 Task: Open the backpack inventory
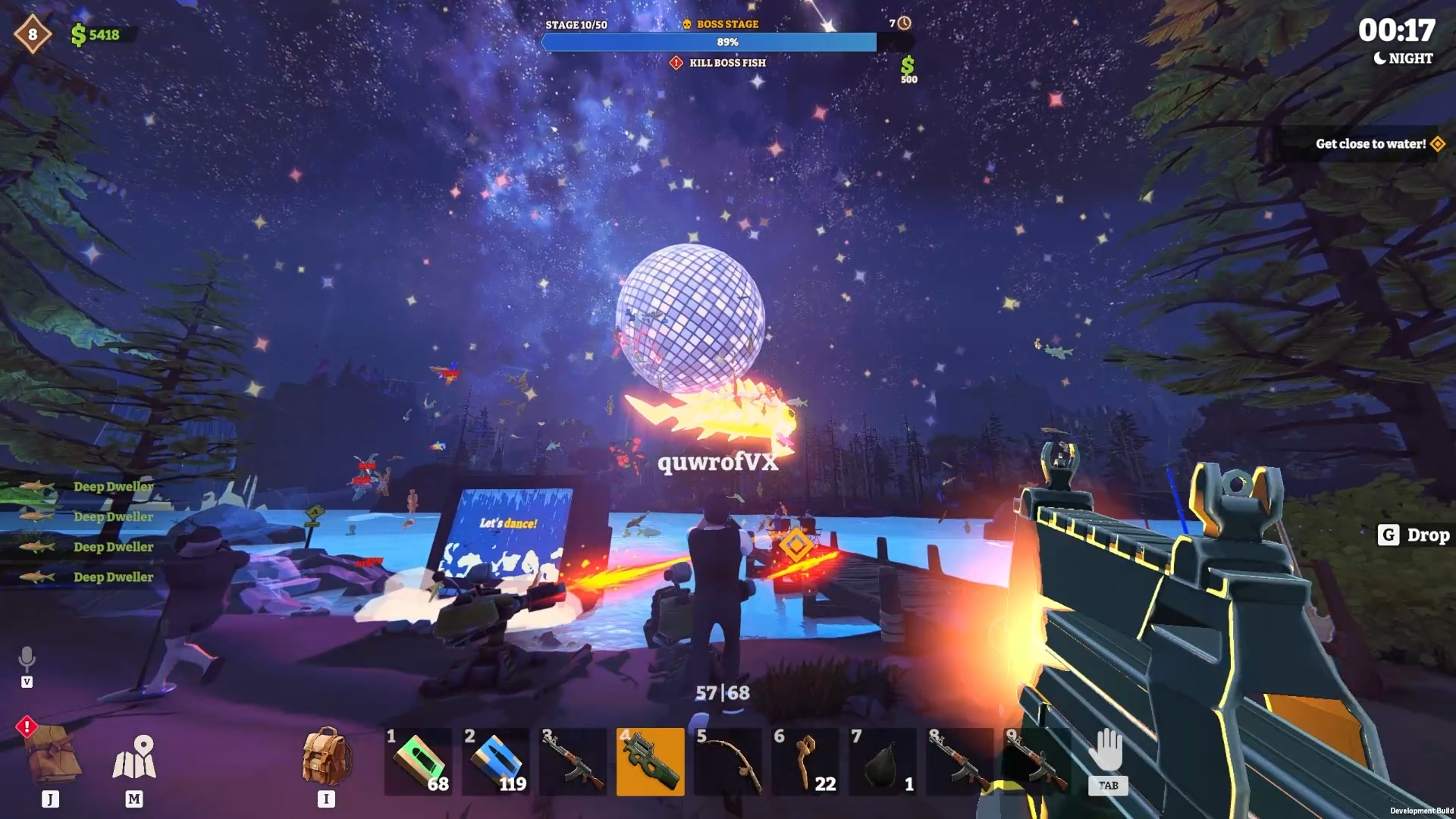326,757
